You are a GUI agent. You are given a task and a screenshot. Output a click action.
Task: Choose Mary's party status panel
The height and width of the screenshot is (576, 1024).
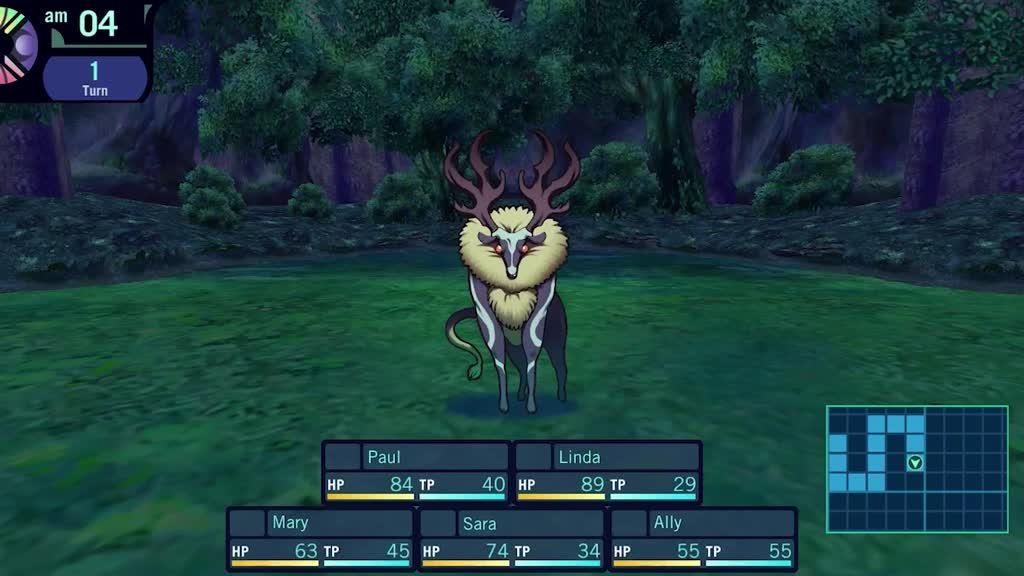point(320,538)
